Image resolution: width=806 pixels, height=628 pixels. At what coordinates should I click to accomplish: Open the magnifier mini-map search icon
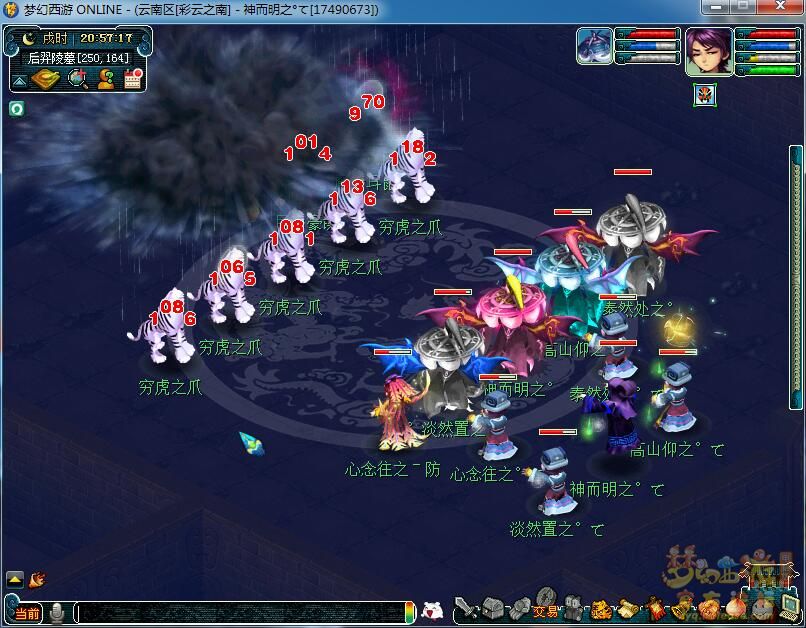click(x=77, y=80)
